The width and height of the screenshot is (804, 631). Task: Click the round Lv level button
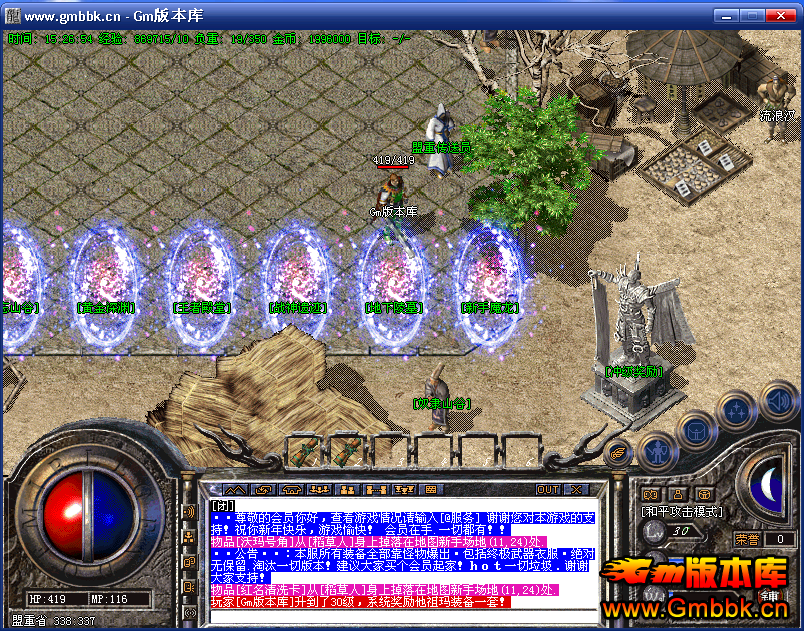pyautogui.click(x=655, y=534)
